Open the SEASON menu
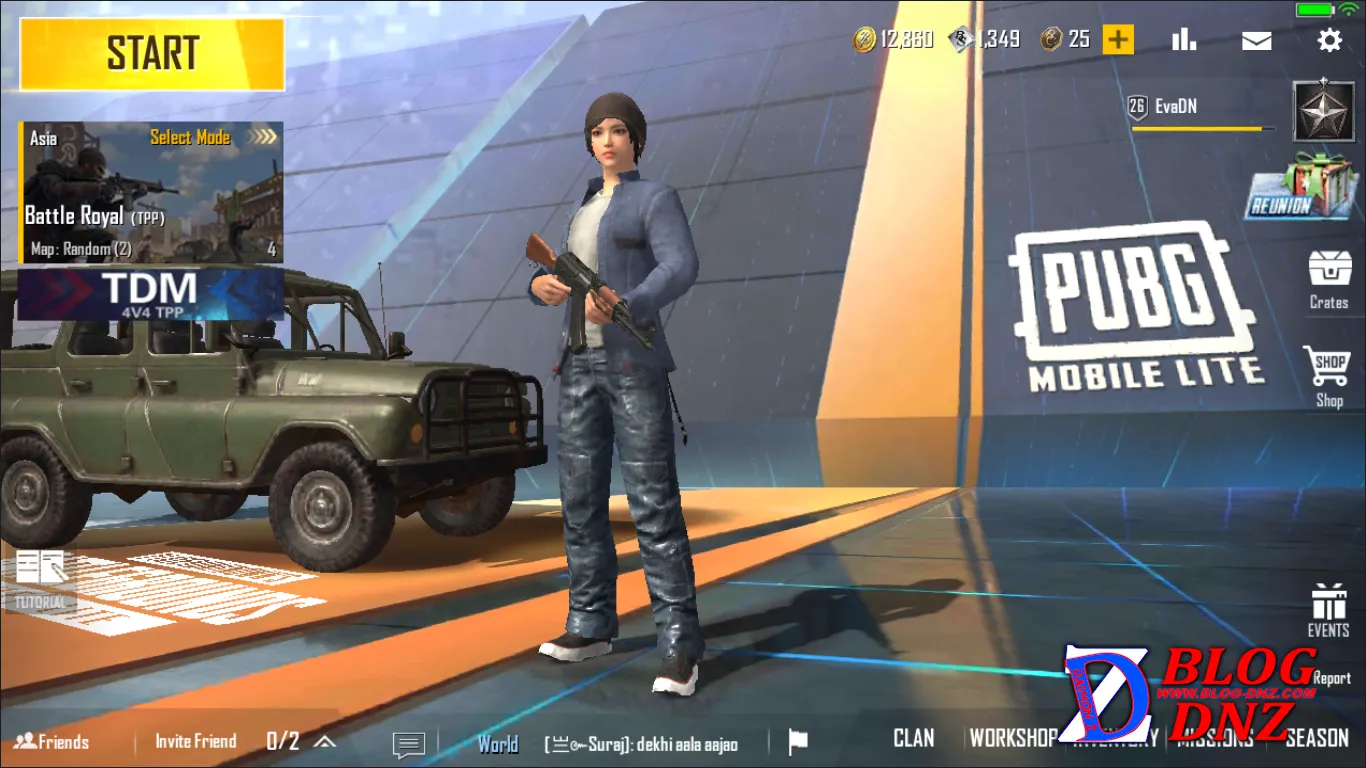1366x768 pixels. (1316, 738)
